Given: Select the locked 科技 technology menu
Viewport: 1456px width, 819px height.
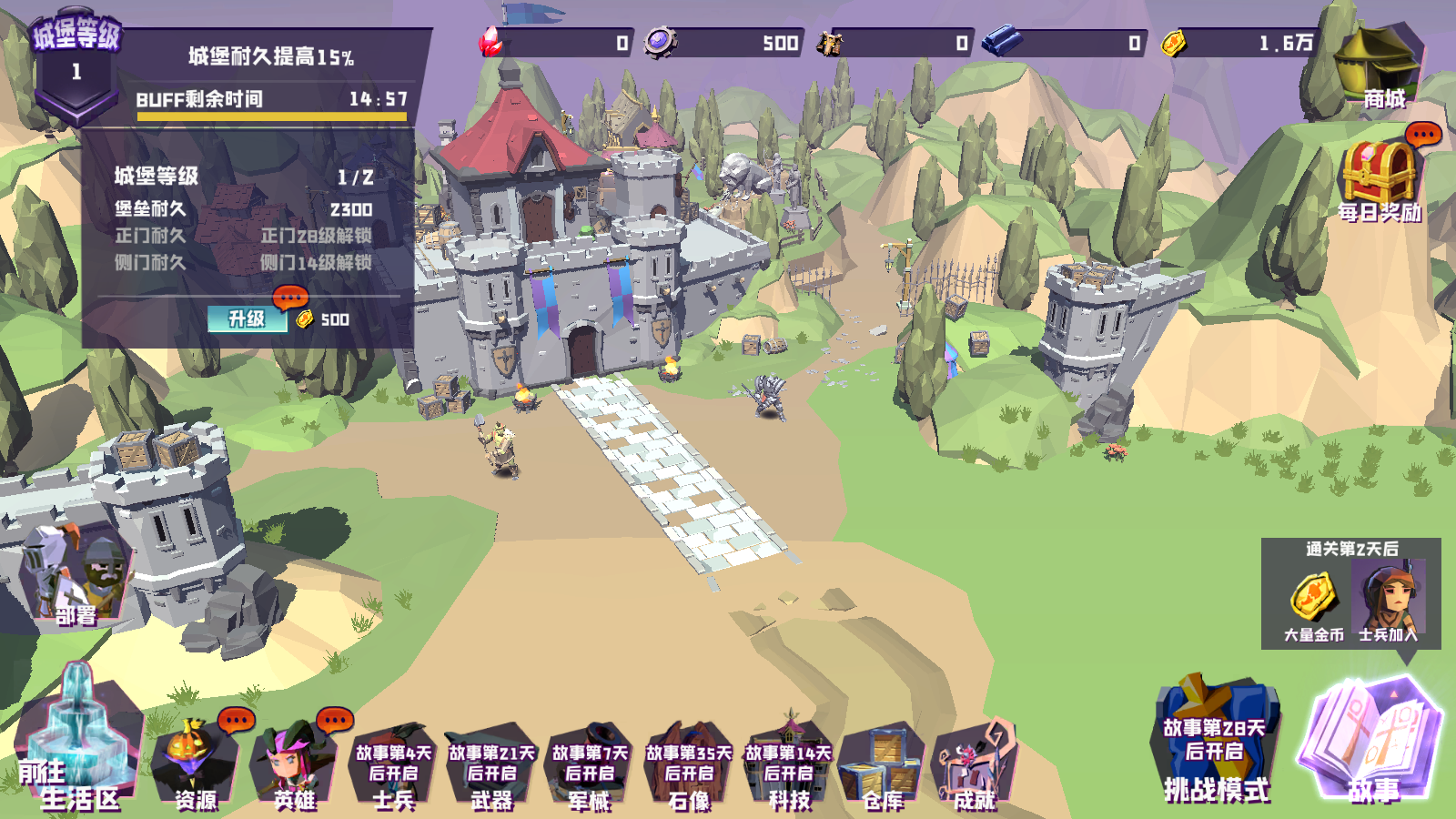Looking at the screenshot, I should click(x=788, y=767).
